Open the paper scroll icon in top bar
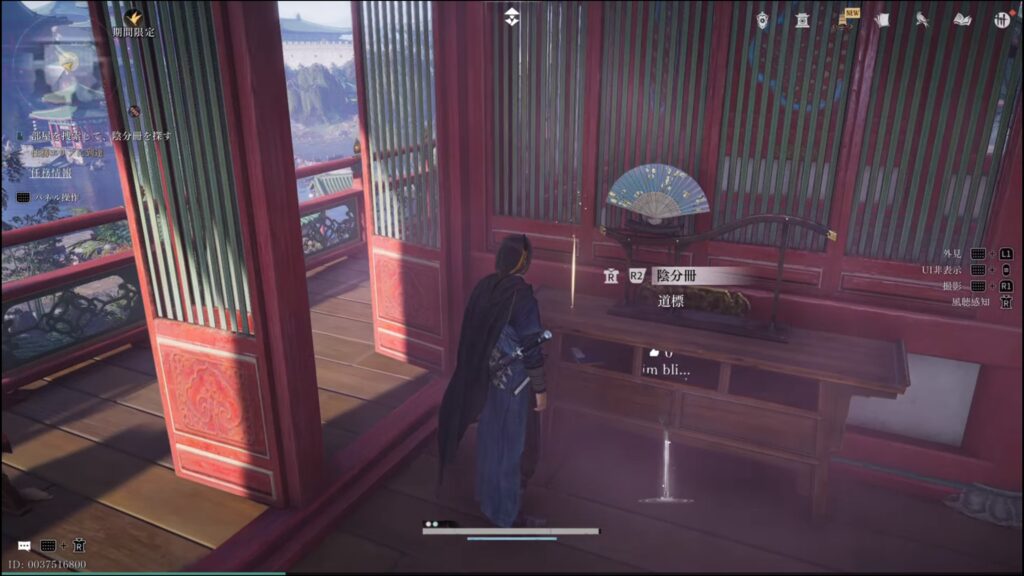 pos(882,20)
